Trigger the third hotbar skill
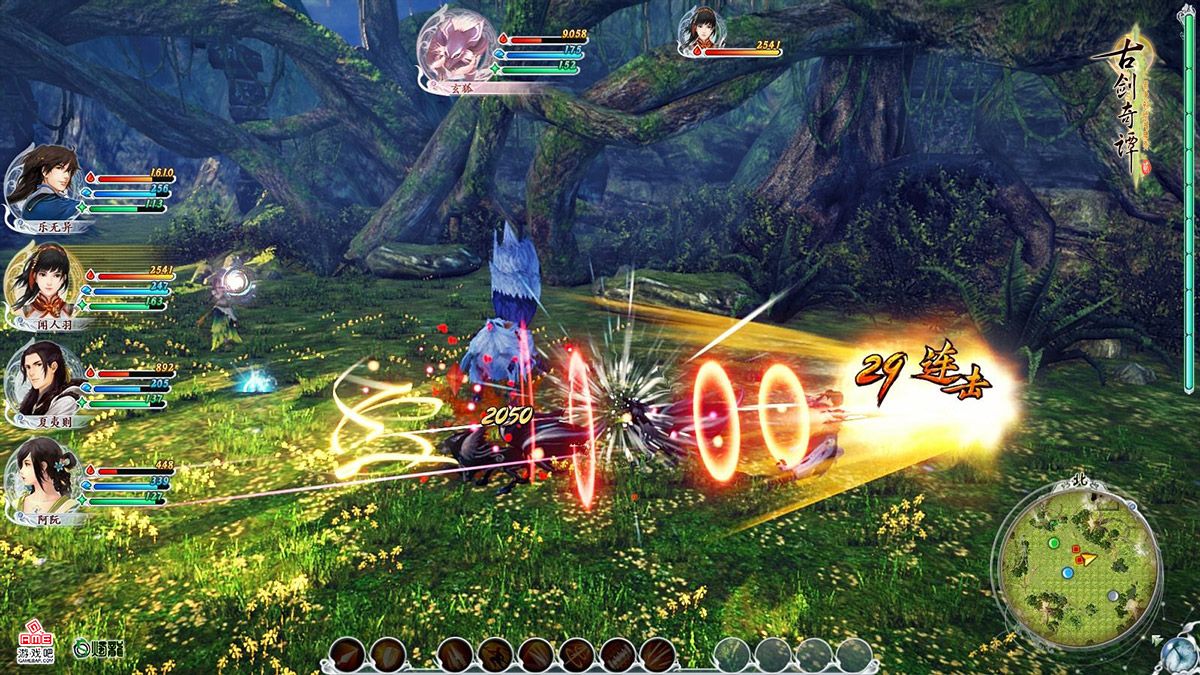Viewport: 1200px width, 675px height. coord(456,656)
